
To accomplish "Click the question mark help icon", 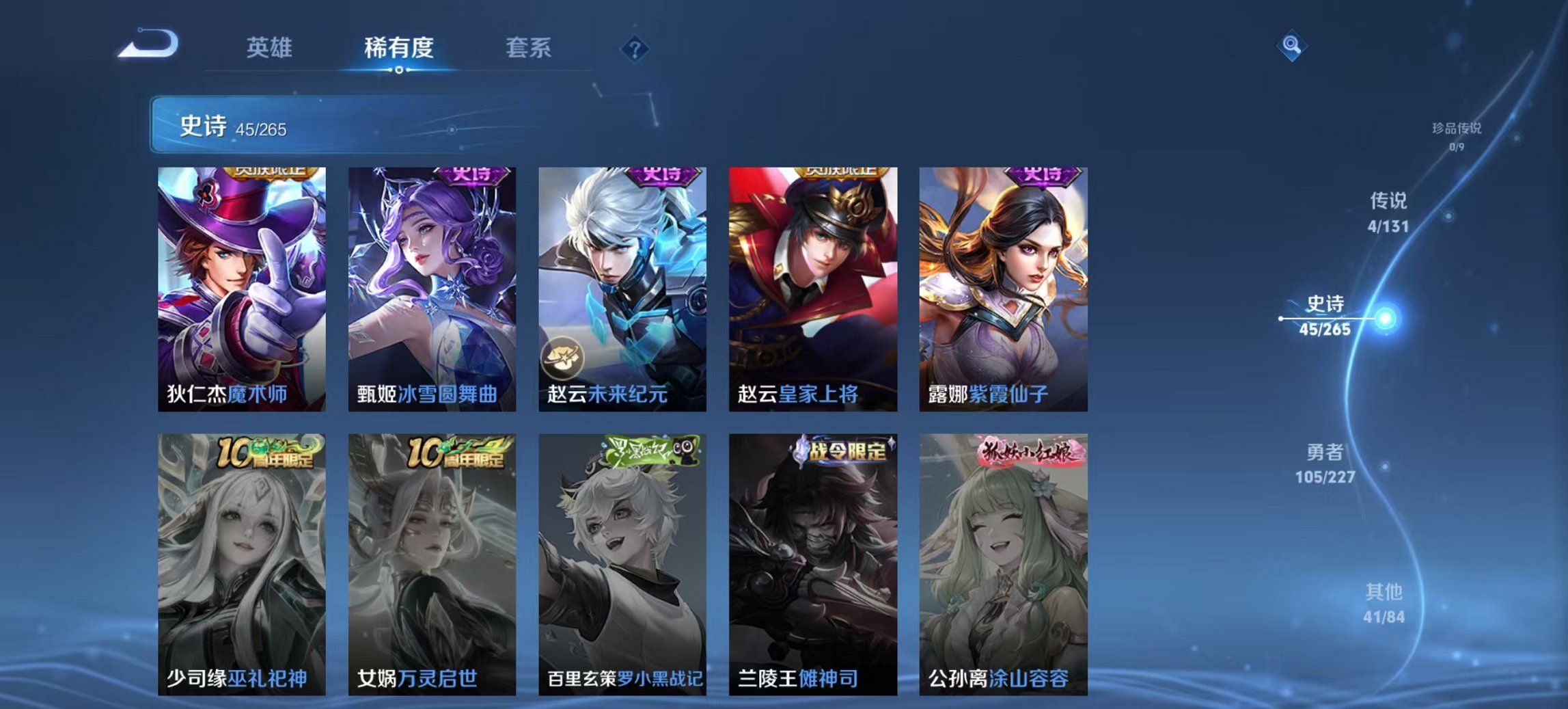I will point(635,49).
